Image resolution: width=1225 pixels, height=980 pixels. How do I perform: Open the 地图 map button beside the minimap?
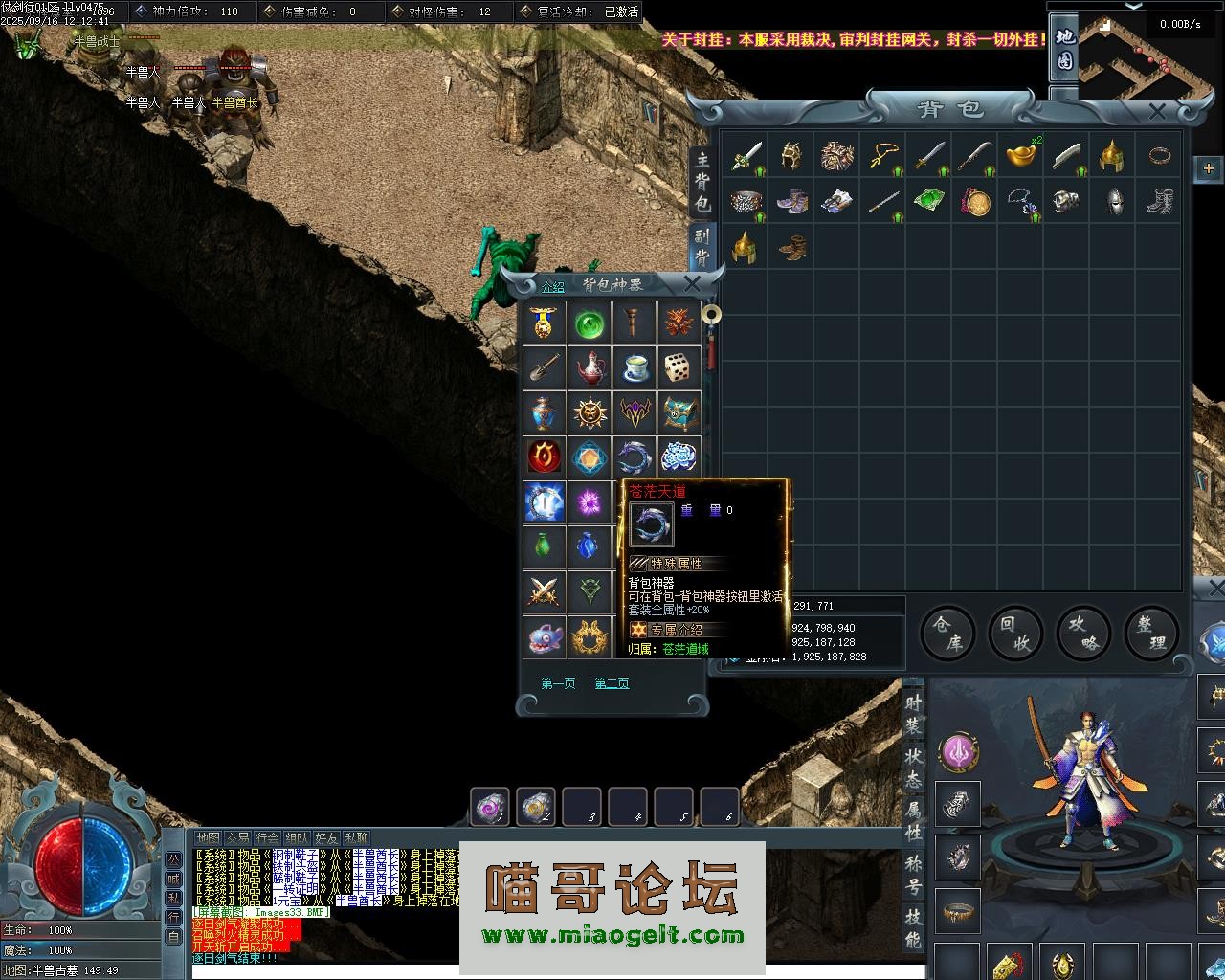tap(1065, 50)
